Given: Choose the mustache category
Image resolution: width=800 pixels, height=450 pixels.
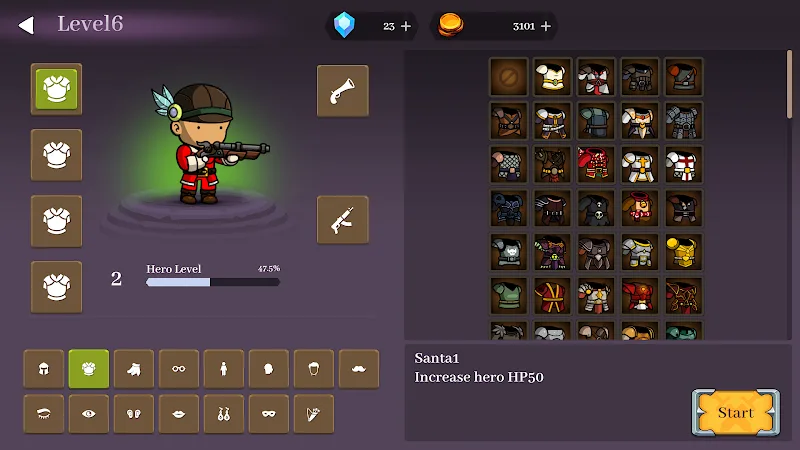Looking at the screenshot, I should click(359, 369).
